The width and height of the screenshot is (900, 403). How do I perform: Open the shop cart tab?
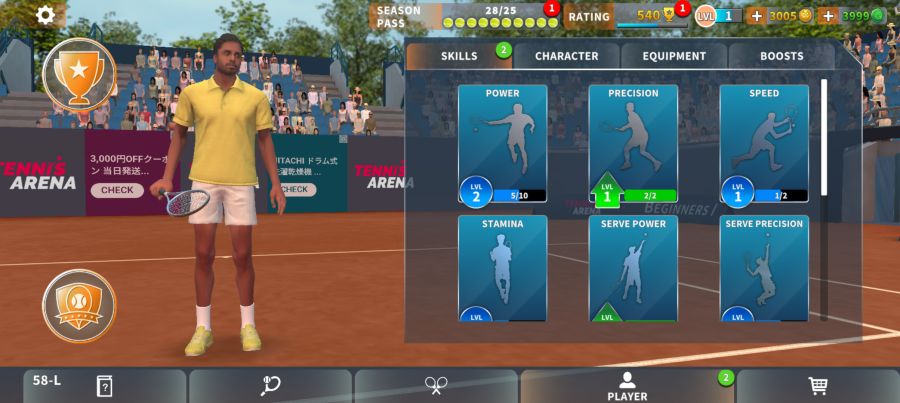[x=817, y=386]
